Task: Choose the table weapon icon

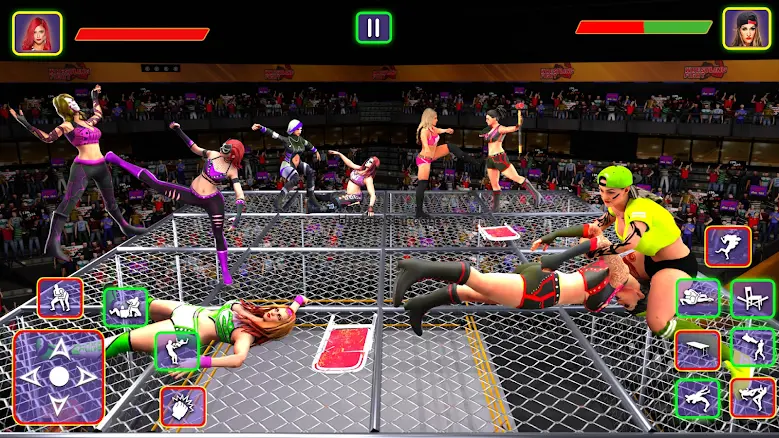Action: click(x=697, y=350)
